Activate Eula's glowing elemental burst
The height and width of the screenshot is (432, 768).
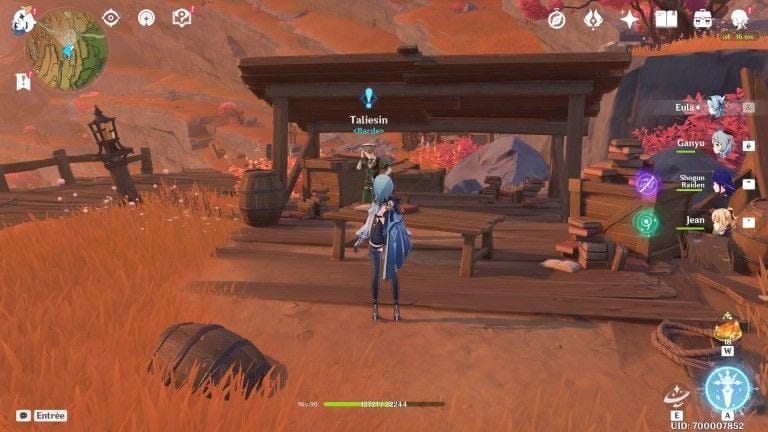[728, 389]
